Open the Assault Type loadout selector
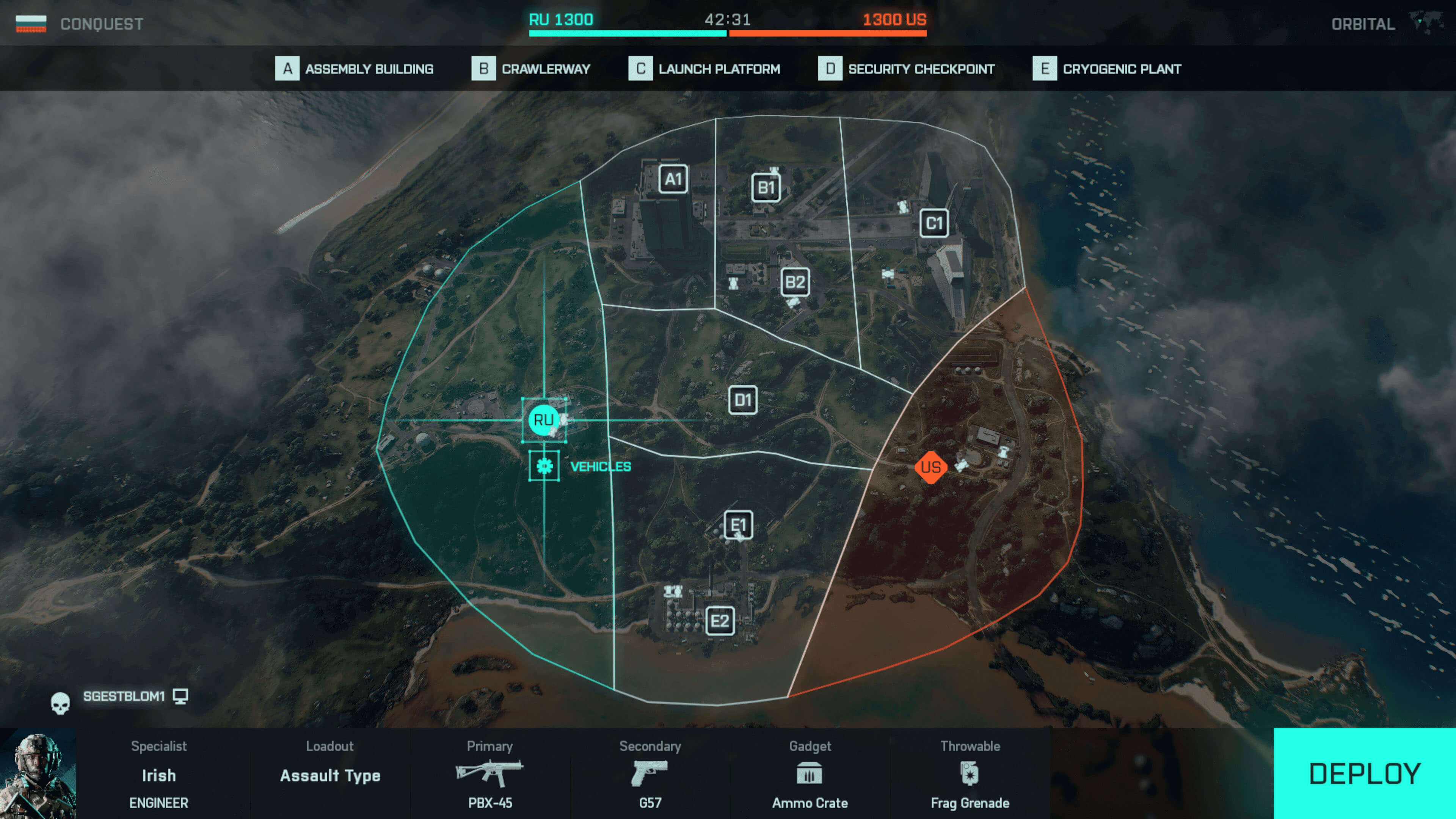 pos(330,774)
